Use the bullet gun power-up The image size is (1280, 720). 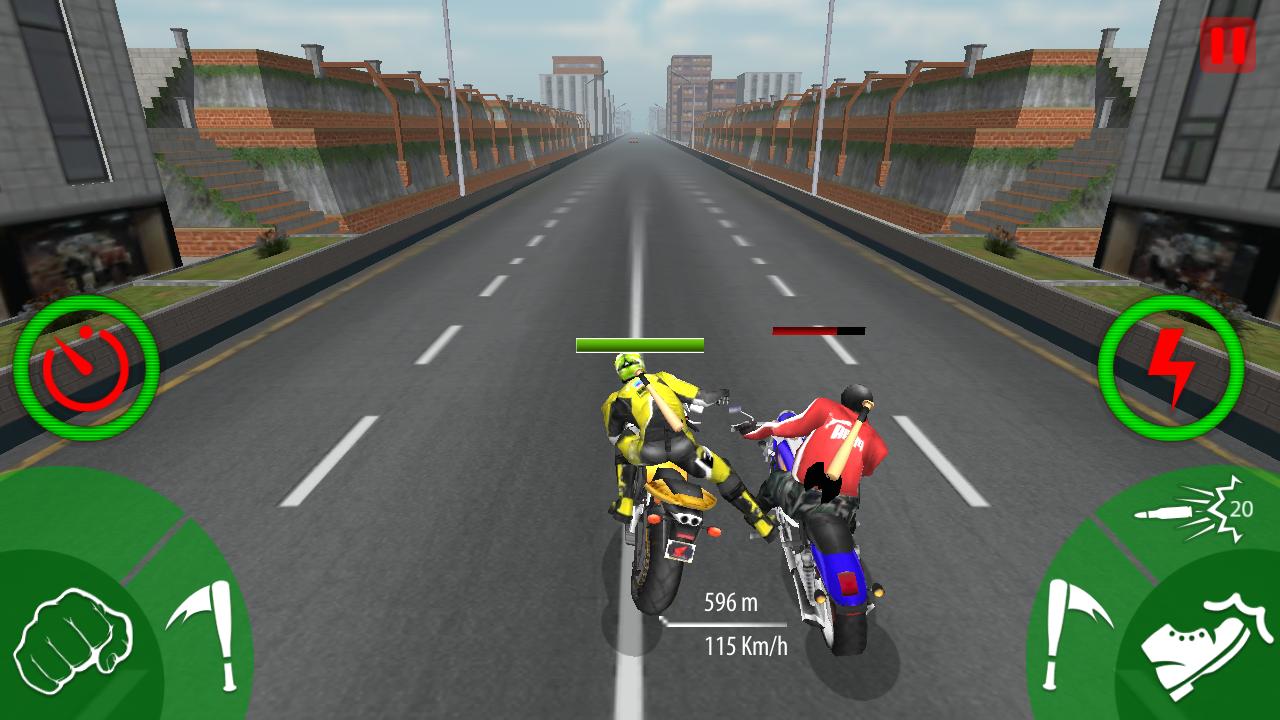pyautogui.click(x=1168, y=512)
